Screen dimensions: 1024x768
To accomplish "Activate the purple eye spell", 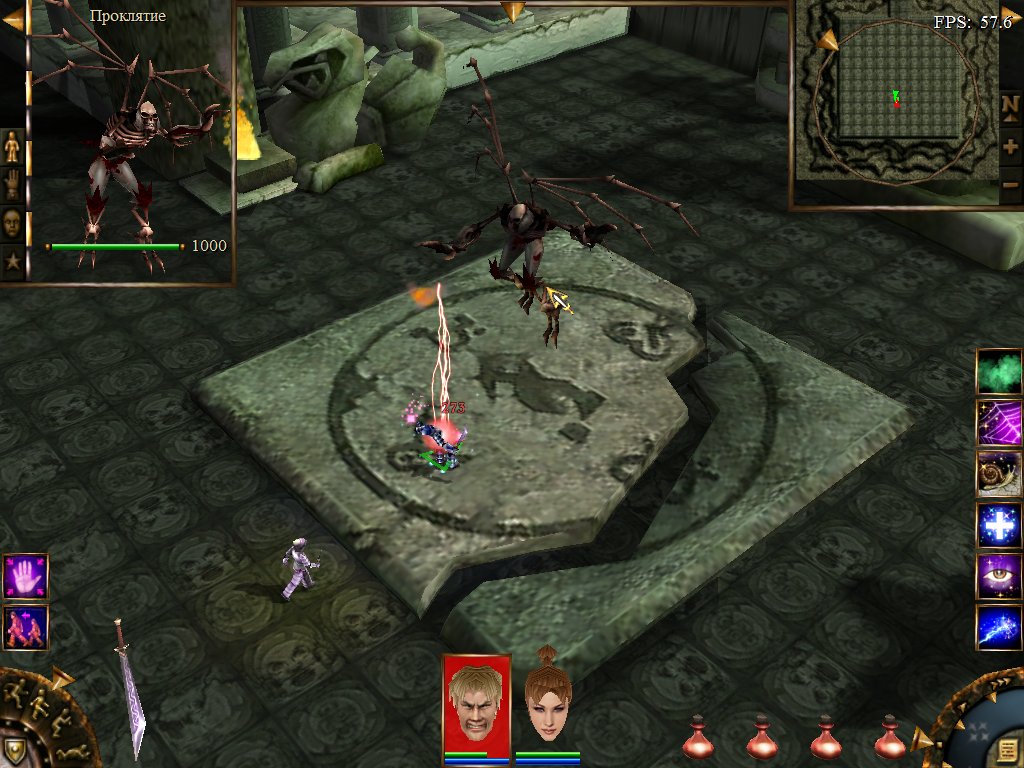I will click(x=999, y=577).
